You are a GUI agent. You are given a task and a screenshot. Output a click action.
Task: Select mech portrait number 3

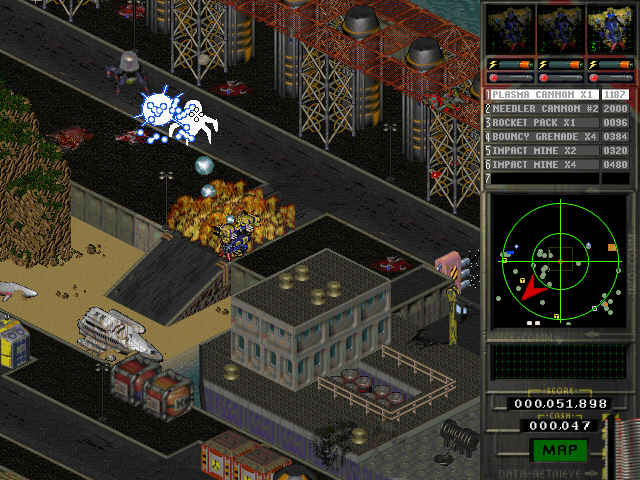pos(609,30)
